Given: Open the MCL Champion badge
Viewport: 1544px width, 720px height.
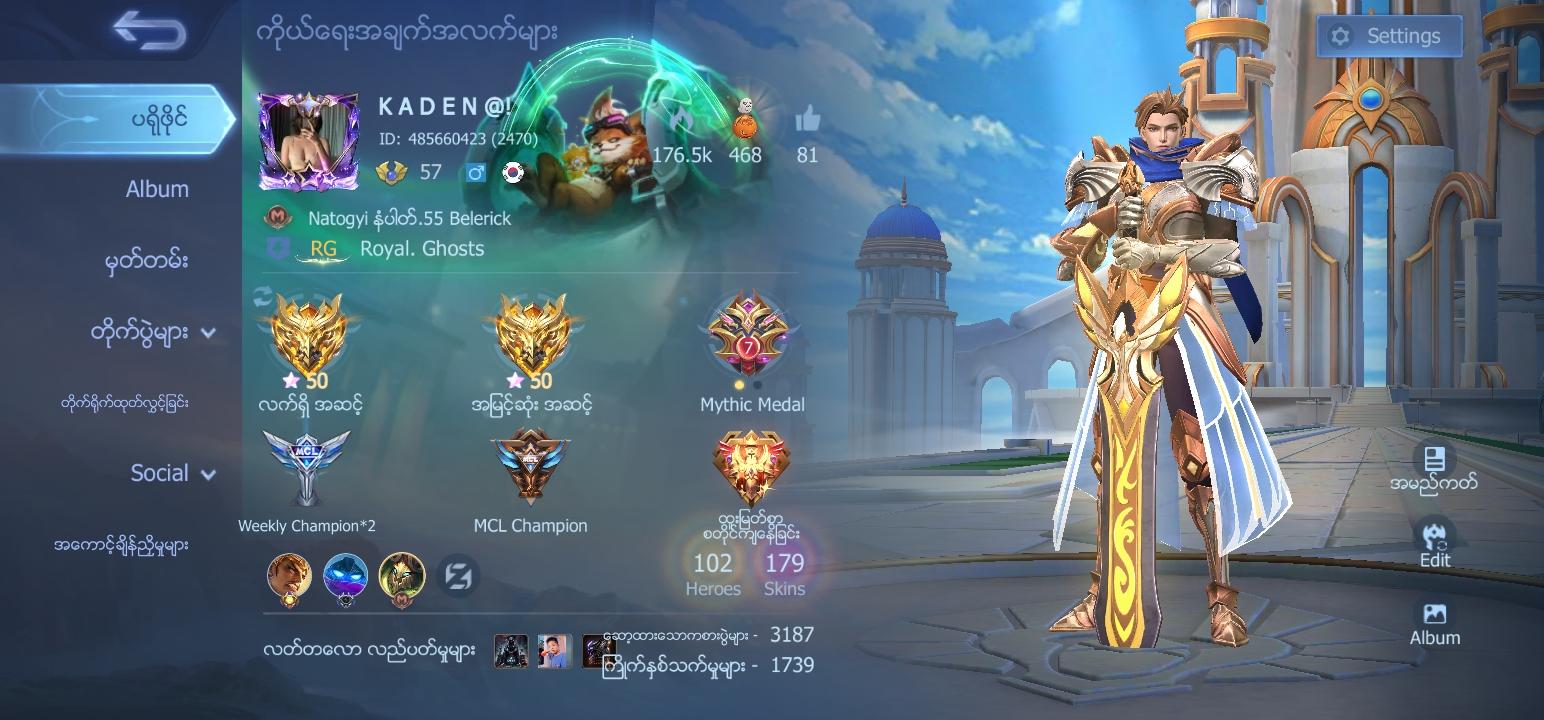Looking at the screenshot, I should coord(531,465).
